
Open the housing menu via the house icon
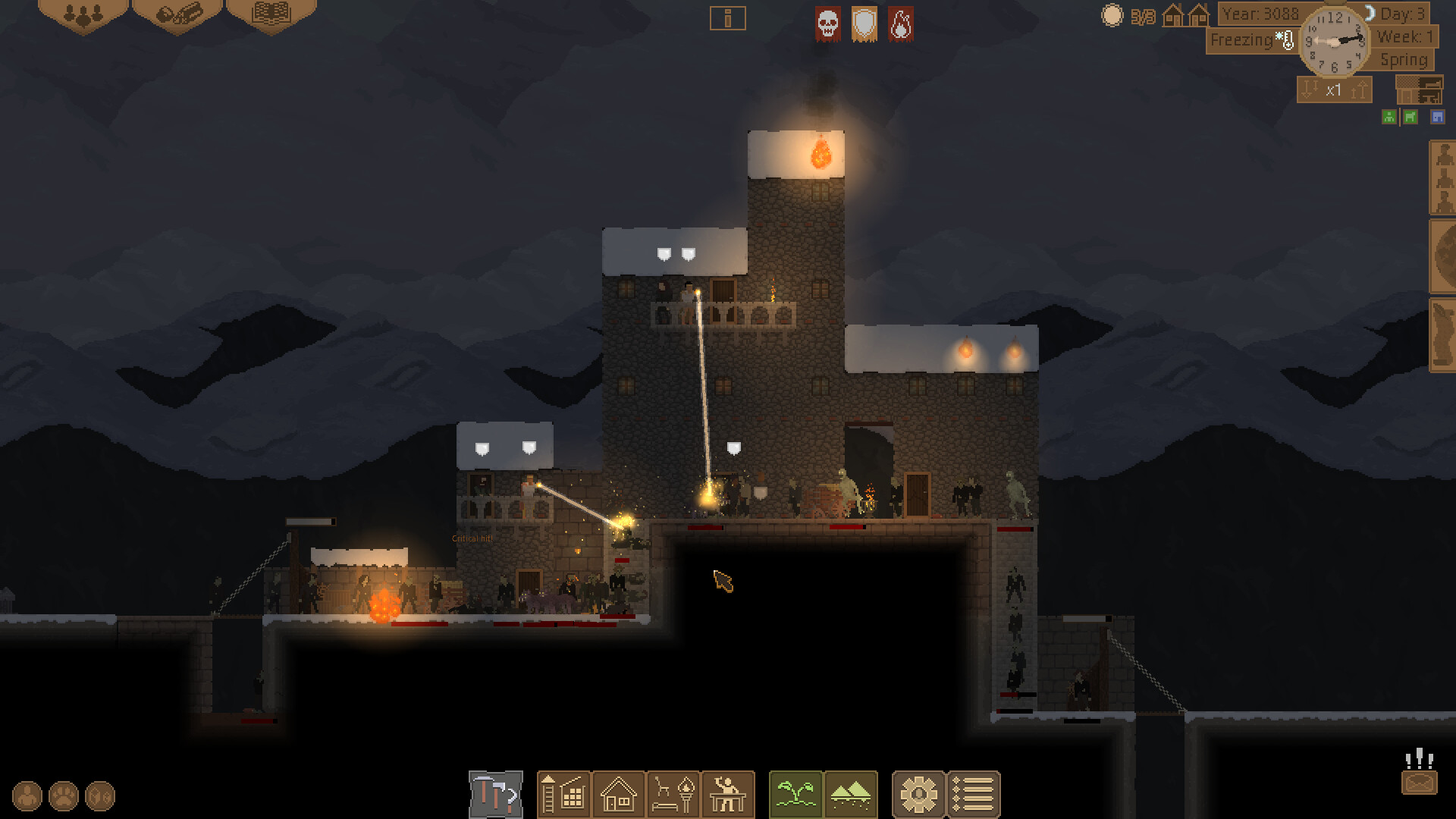click(618, 794)
